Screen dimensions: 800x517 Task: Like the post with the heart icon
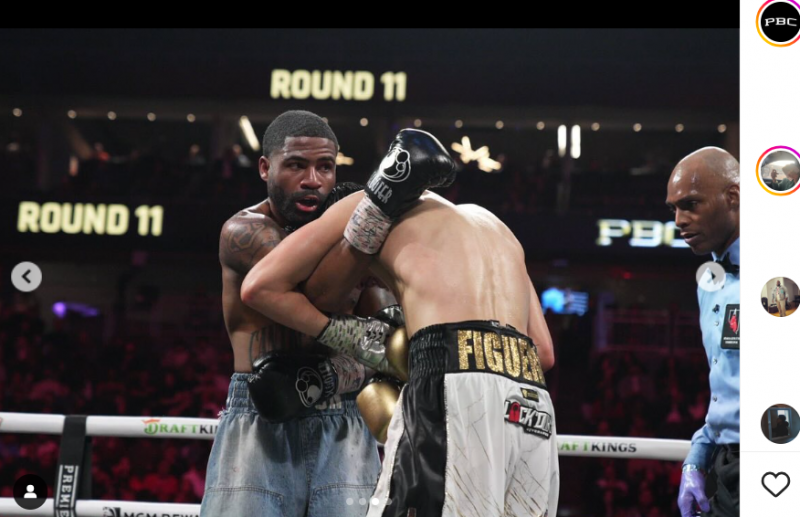click(x=775, y=485)
